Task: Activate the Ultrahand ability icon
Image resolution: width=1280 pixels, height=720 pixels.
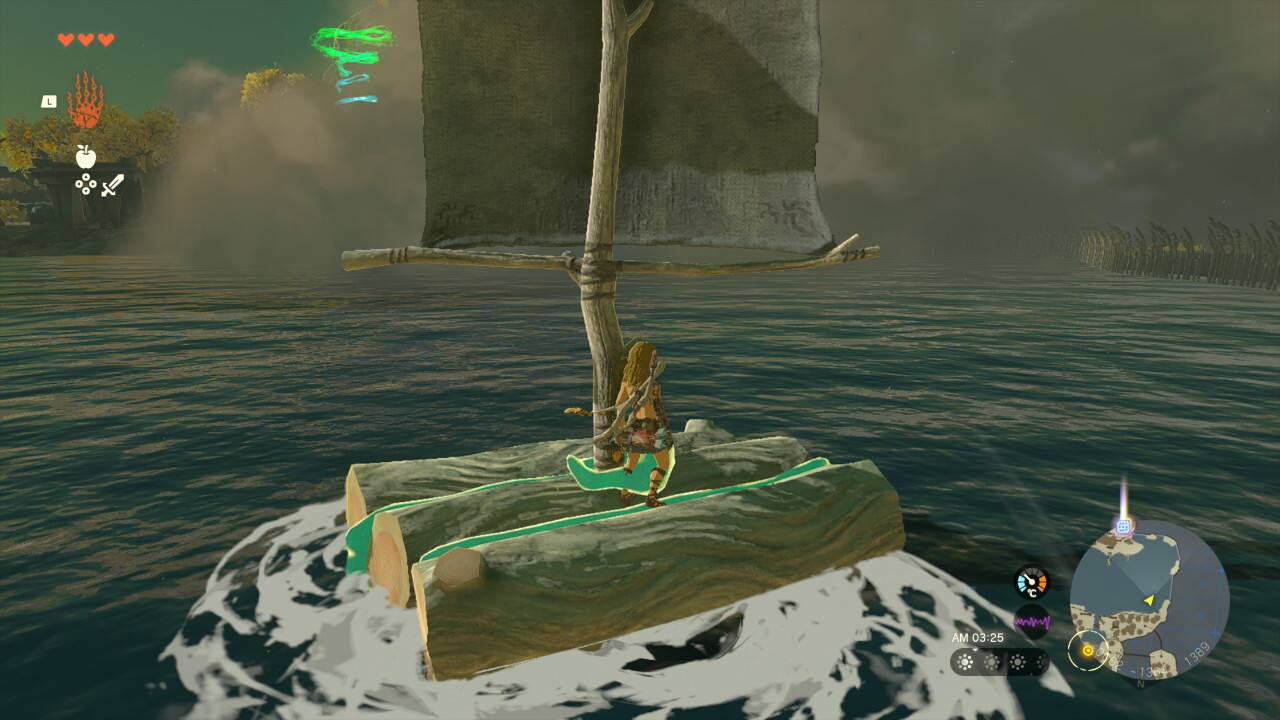Action: click(85, 102)
